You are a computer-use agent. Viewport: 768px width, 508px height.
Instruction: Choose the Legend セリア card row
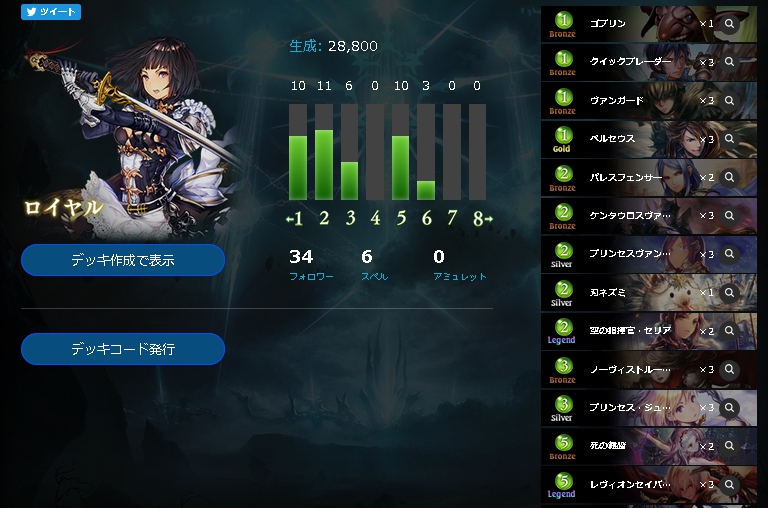click(630, 331)
